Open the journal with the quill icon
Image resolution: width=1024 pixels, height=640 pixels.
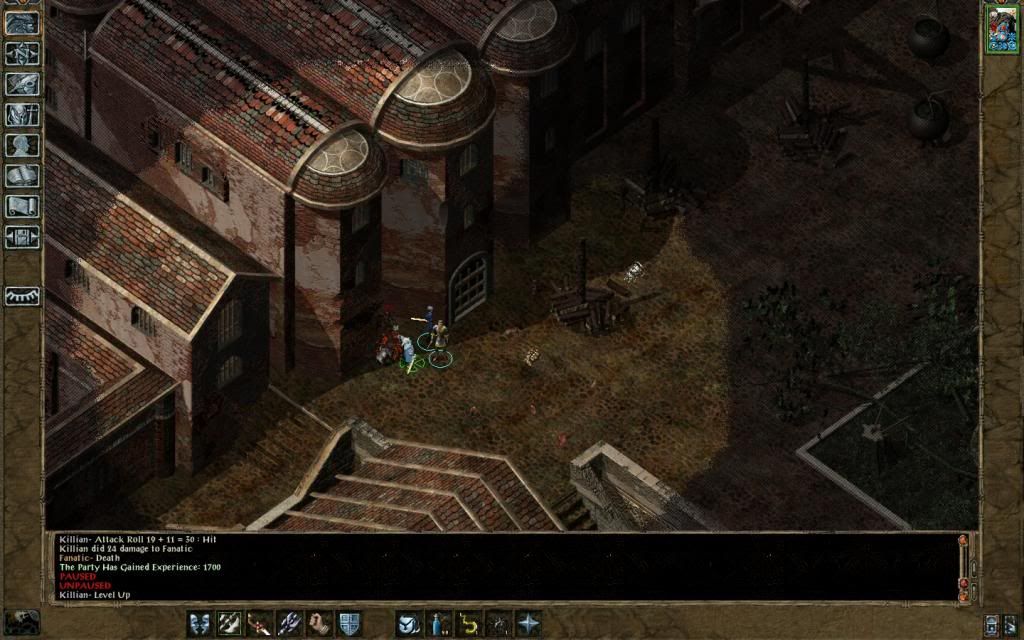(x=21, y=84)
